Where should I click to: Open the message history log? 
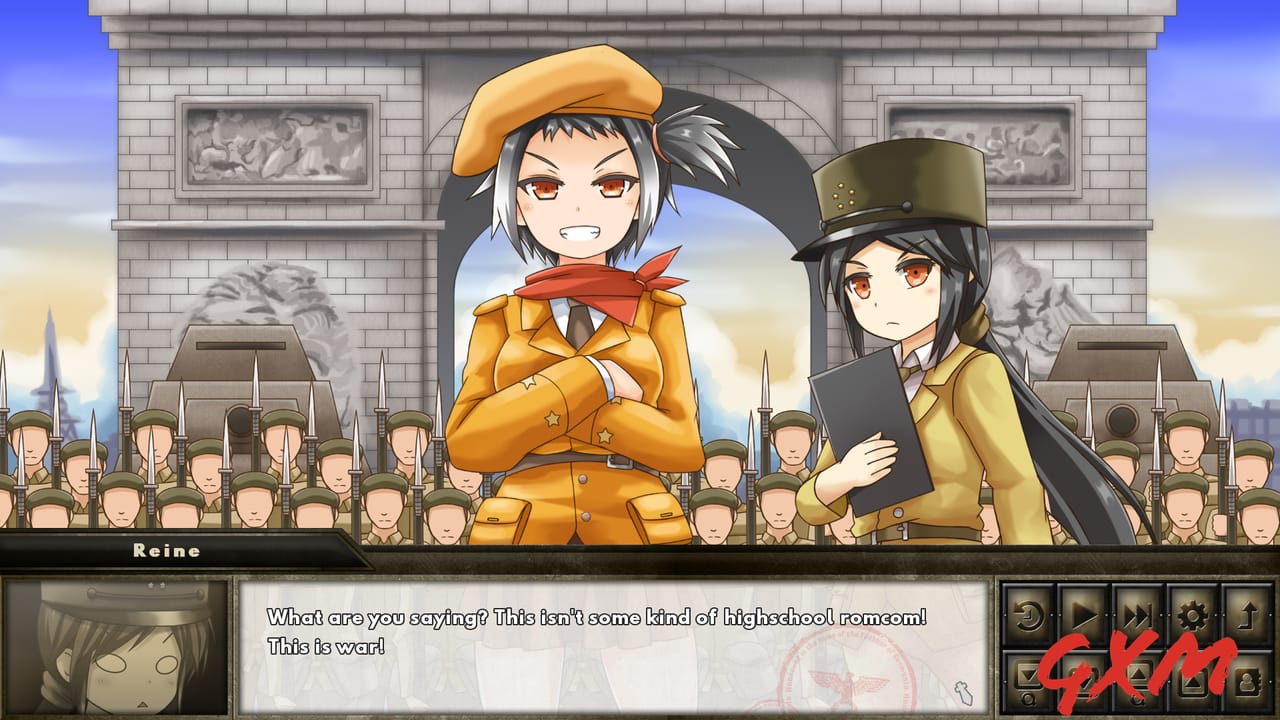click(x=1028, y=614)
